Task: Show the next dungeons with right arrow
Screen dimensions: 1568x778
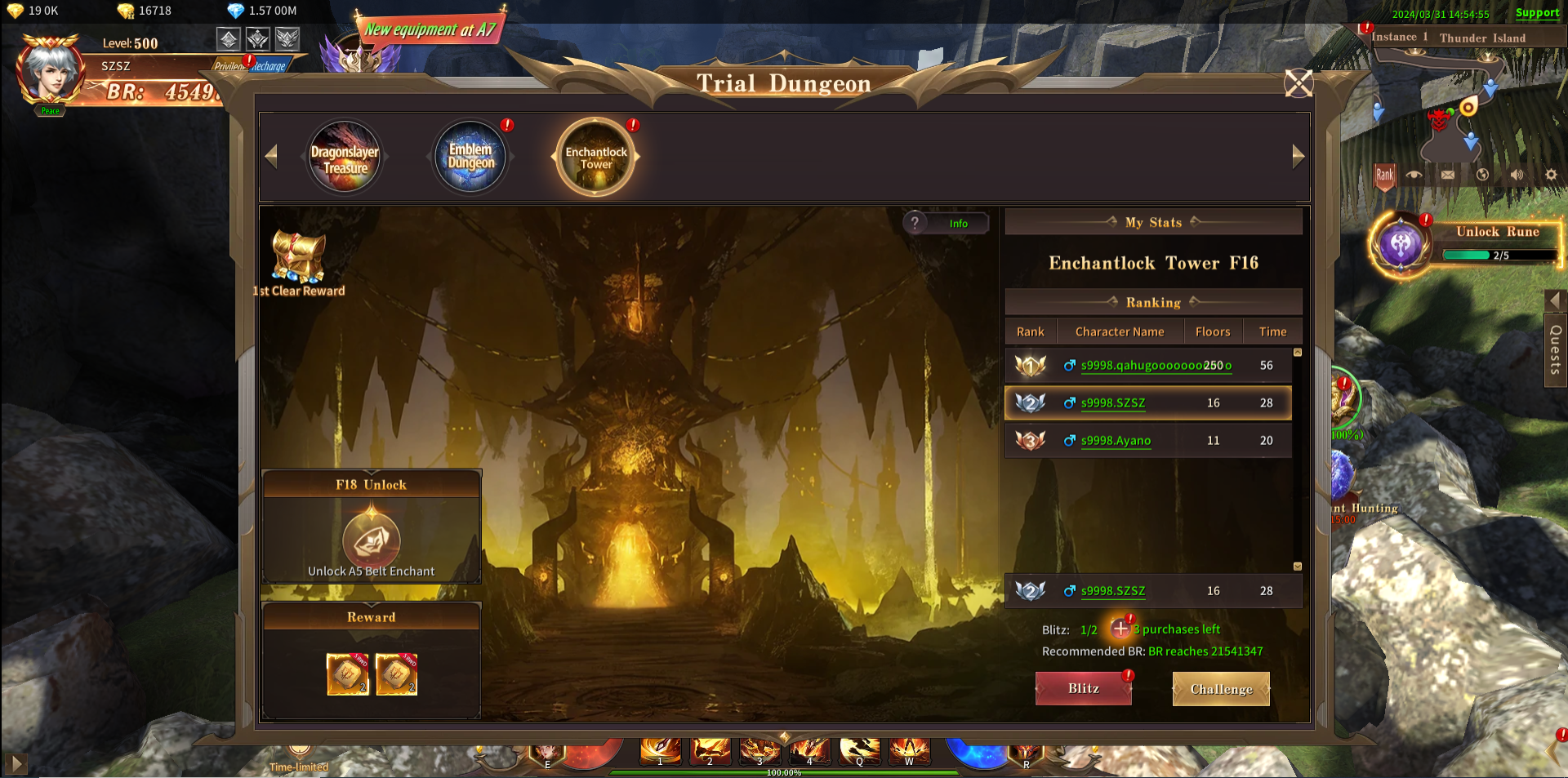Action: click(1298, 156)
